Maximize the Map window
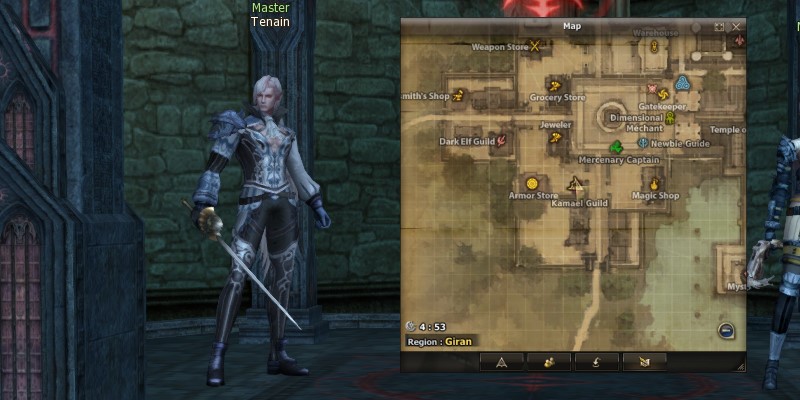The height and width of the screenshot is (400, 800). tap(719, 27)
